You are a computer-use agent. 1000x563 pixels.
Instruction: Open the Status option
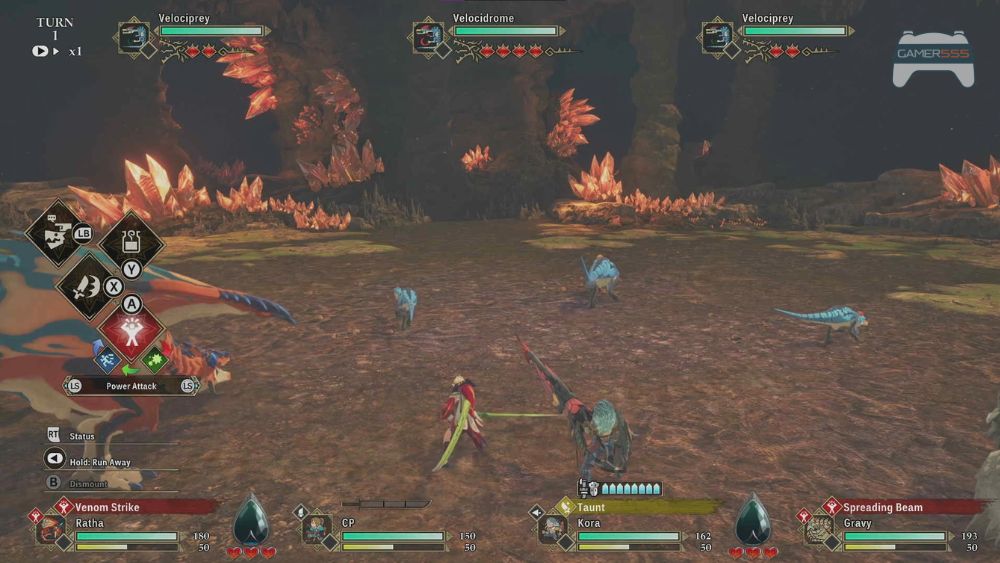(82, 436)
